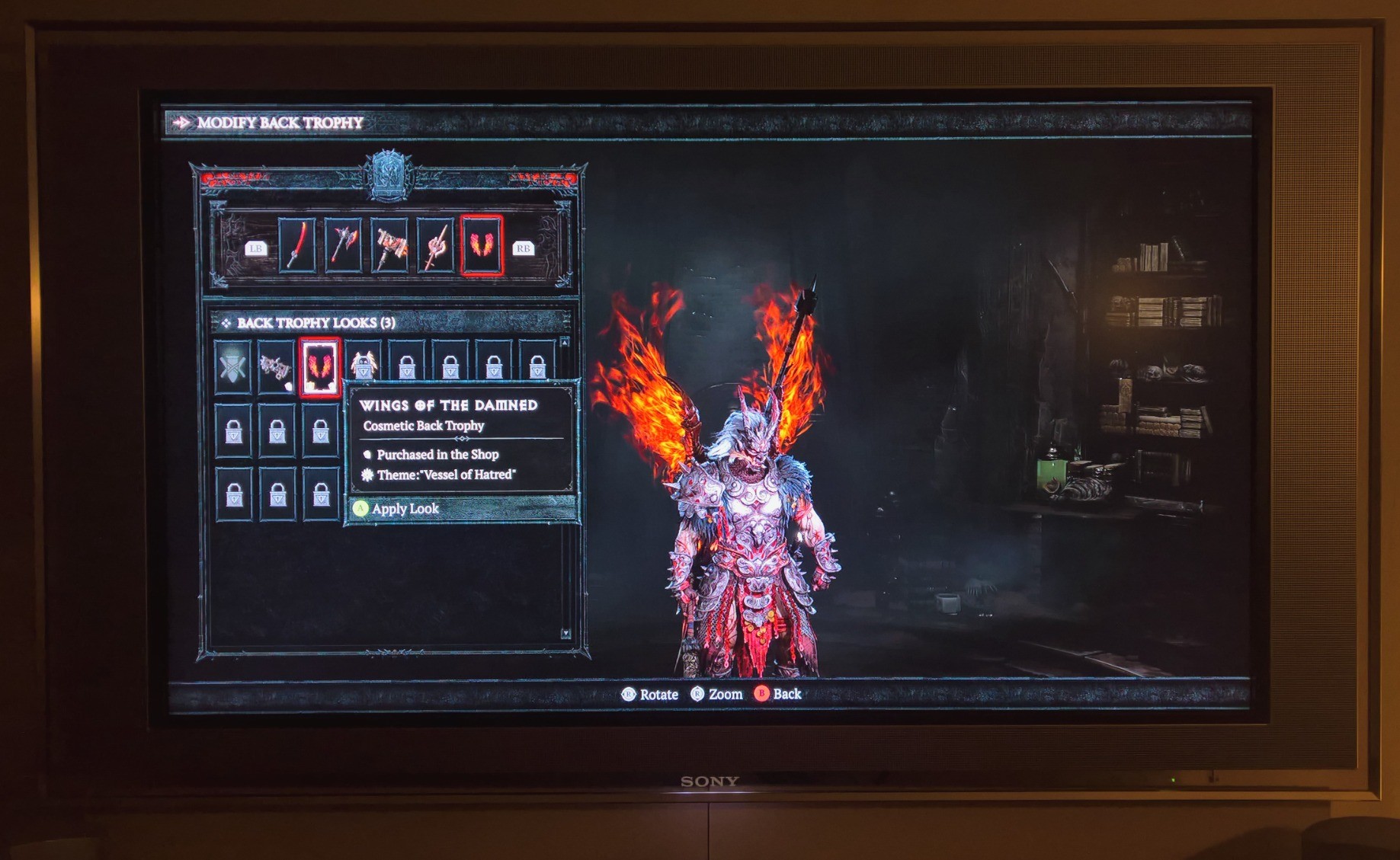Apply the Wings of the Damned look
Viewport: 1400px width, 860px height.
[405, 509]
